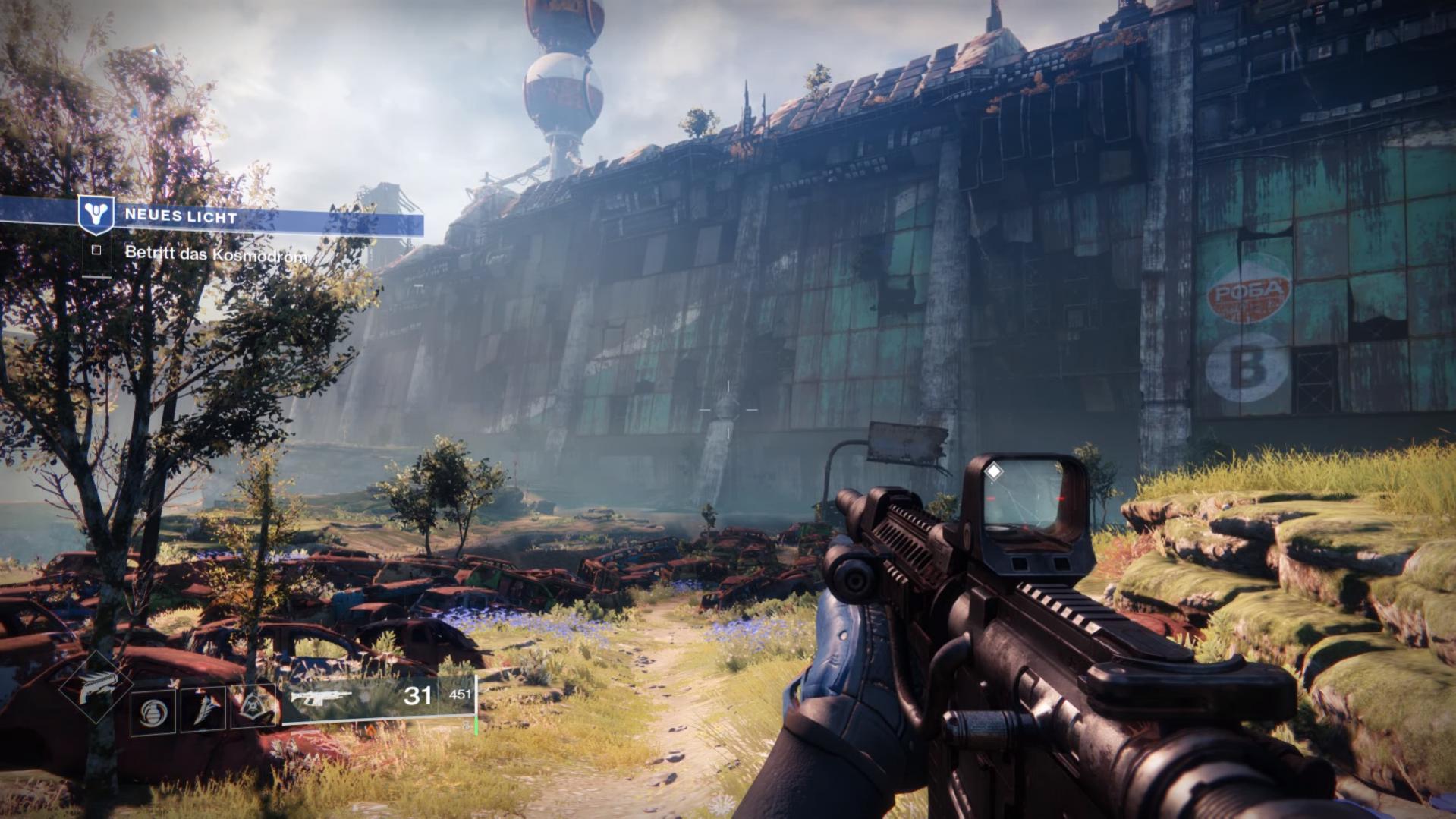The height and width of the screenshot is (819, 1456).
Task: Click the Betritt das Kosmodrom objective checkbox
Action: (96, 250)
